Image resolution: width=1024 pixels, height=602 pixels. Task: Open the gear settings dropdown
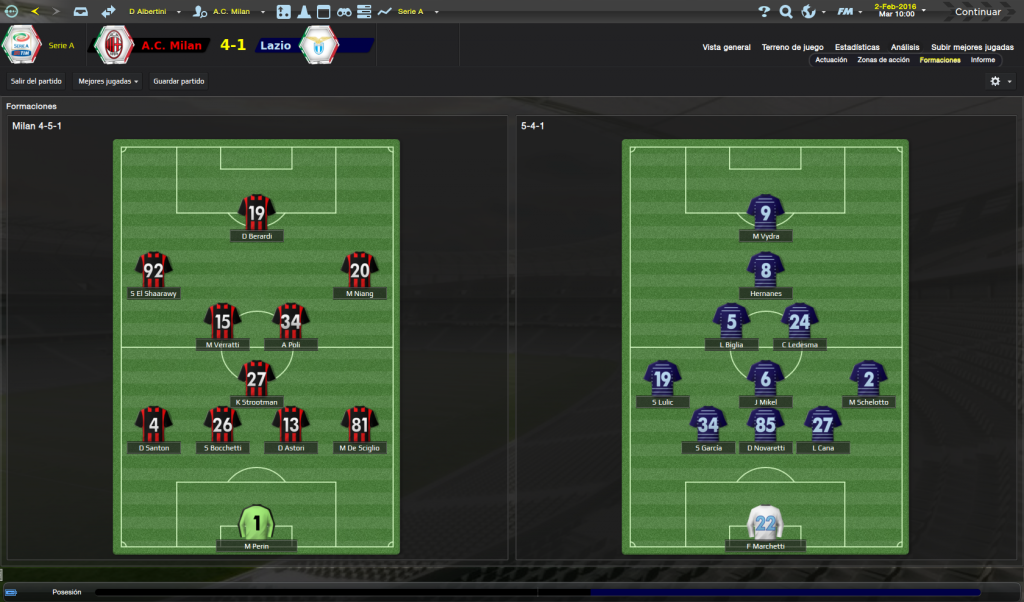999,81
